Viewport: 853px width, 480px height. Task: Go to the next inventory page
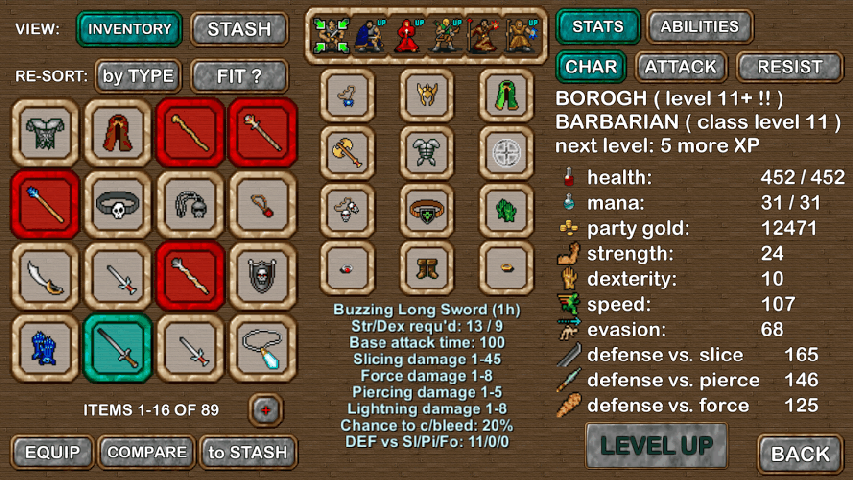tap(267, 408)
